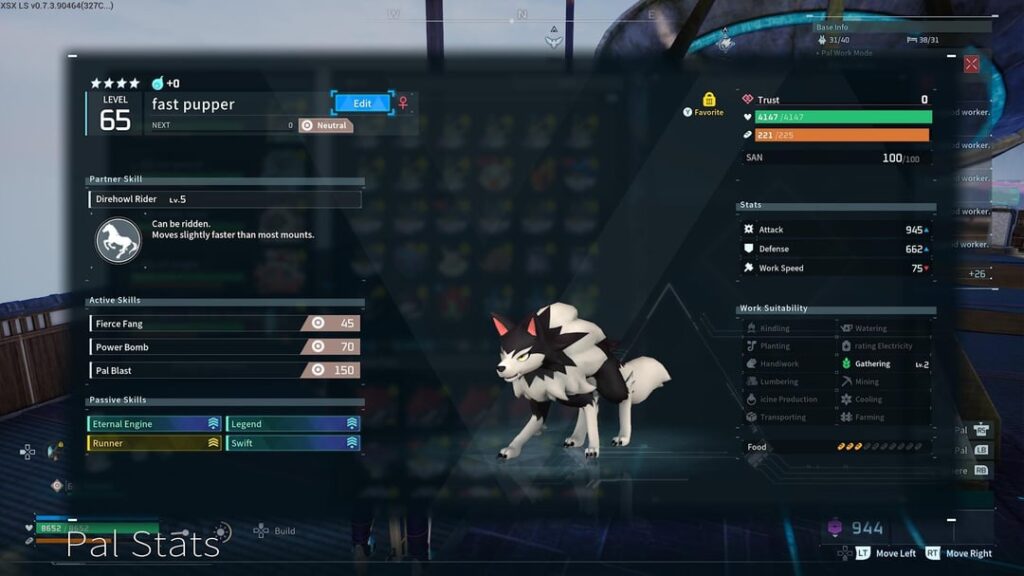Click the Trust stat row
This screenshot has height=576, width=1024.
pyautogui.click(x=836, y=100)
